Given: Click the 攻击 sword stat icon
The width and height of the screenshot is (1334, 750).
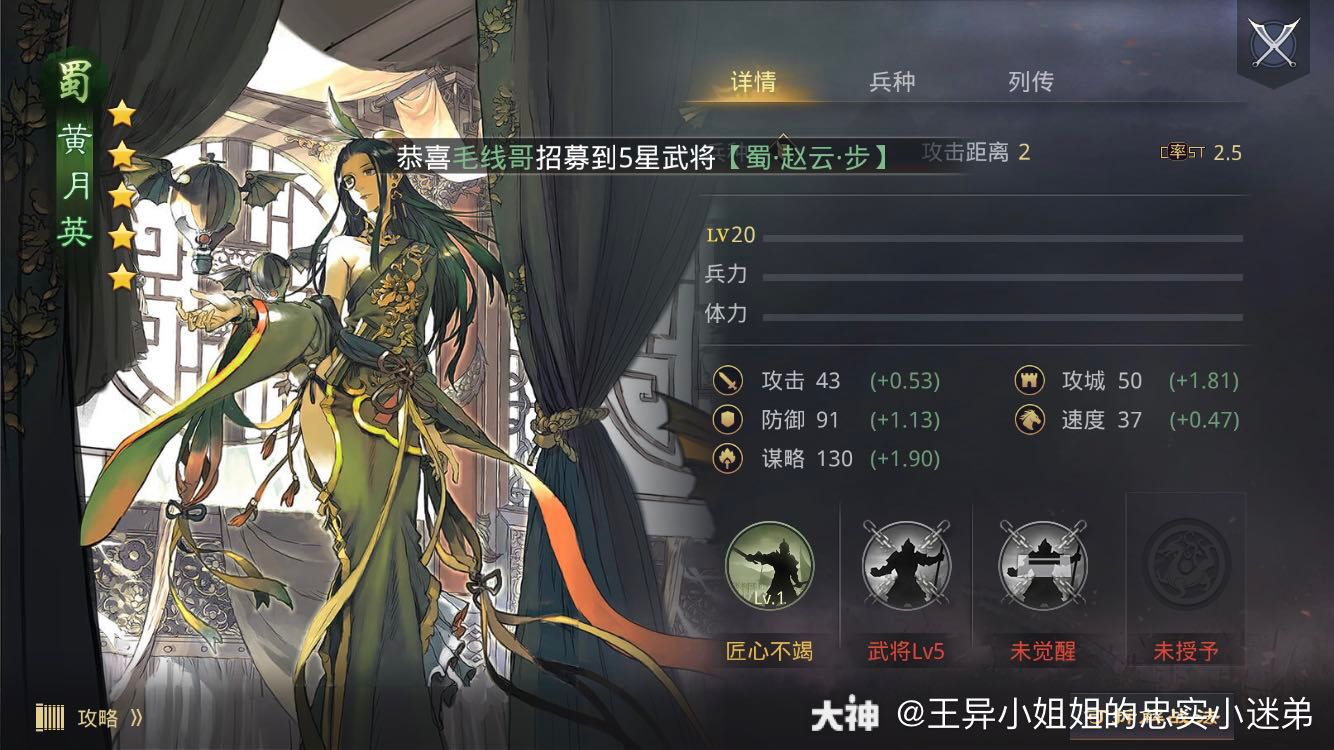Looking at the screenshot, I should (727, 381).
